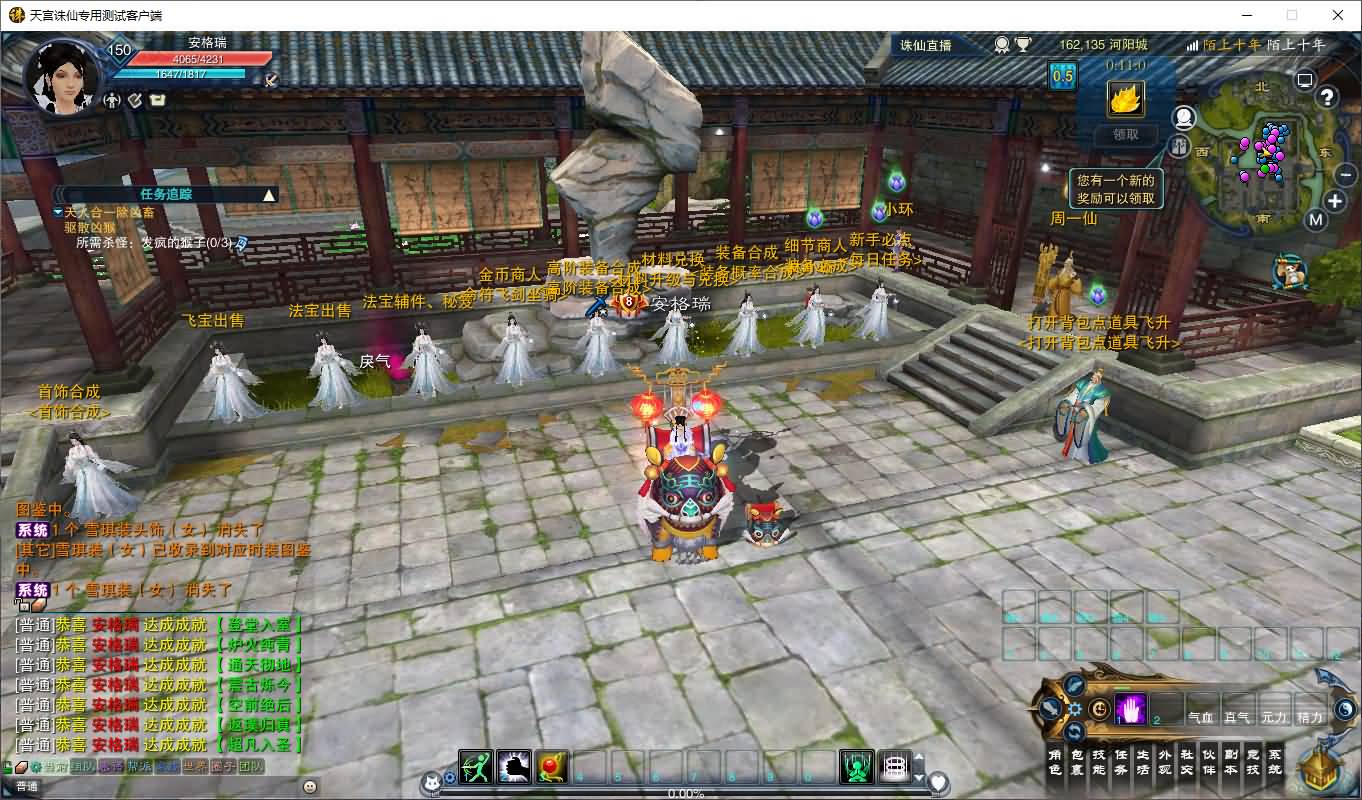Open the 诛仙直播 livestream panel
1362x800 pixels.
926,45
